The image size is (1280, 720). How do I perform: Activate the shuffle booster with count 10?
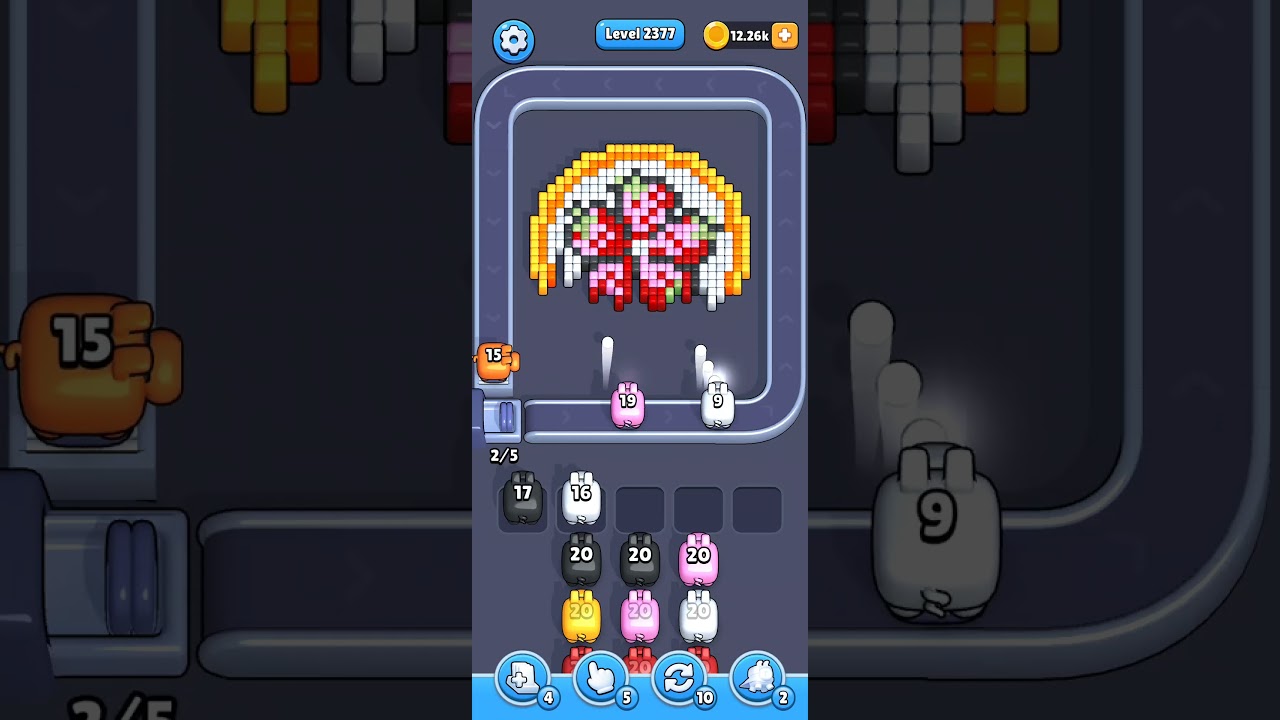(x=679, y=678)
